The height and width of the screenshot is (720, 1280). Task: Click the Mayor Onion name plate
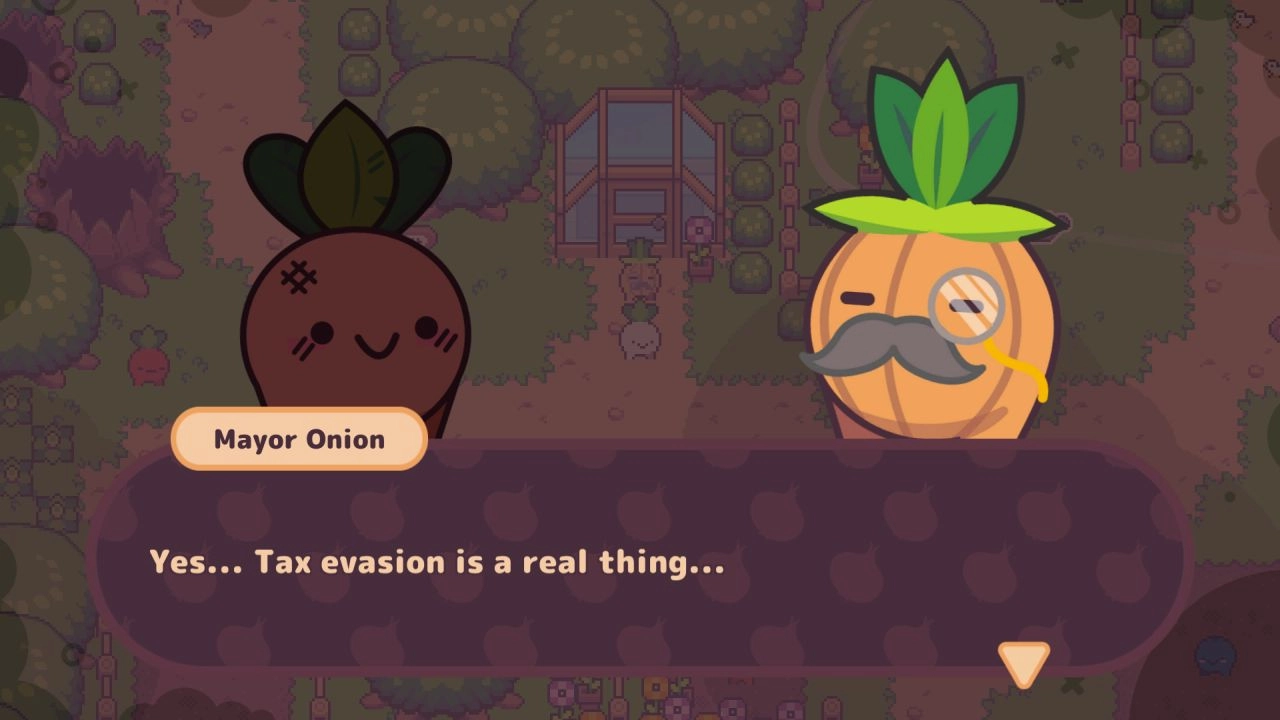tap(298, 438)
